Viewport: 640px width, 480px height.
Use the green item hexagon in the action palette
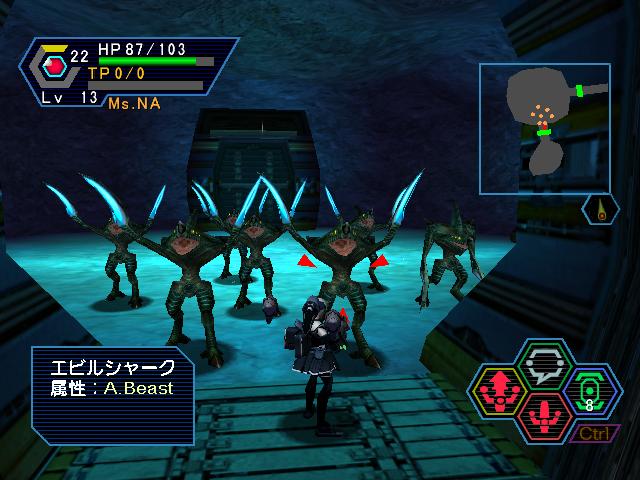coord(589,390)
